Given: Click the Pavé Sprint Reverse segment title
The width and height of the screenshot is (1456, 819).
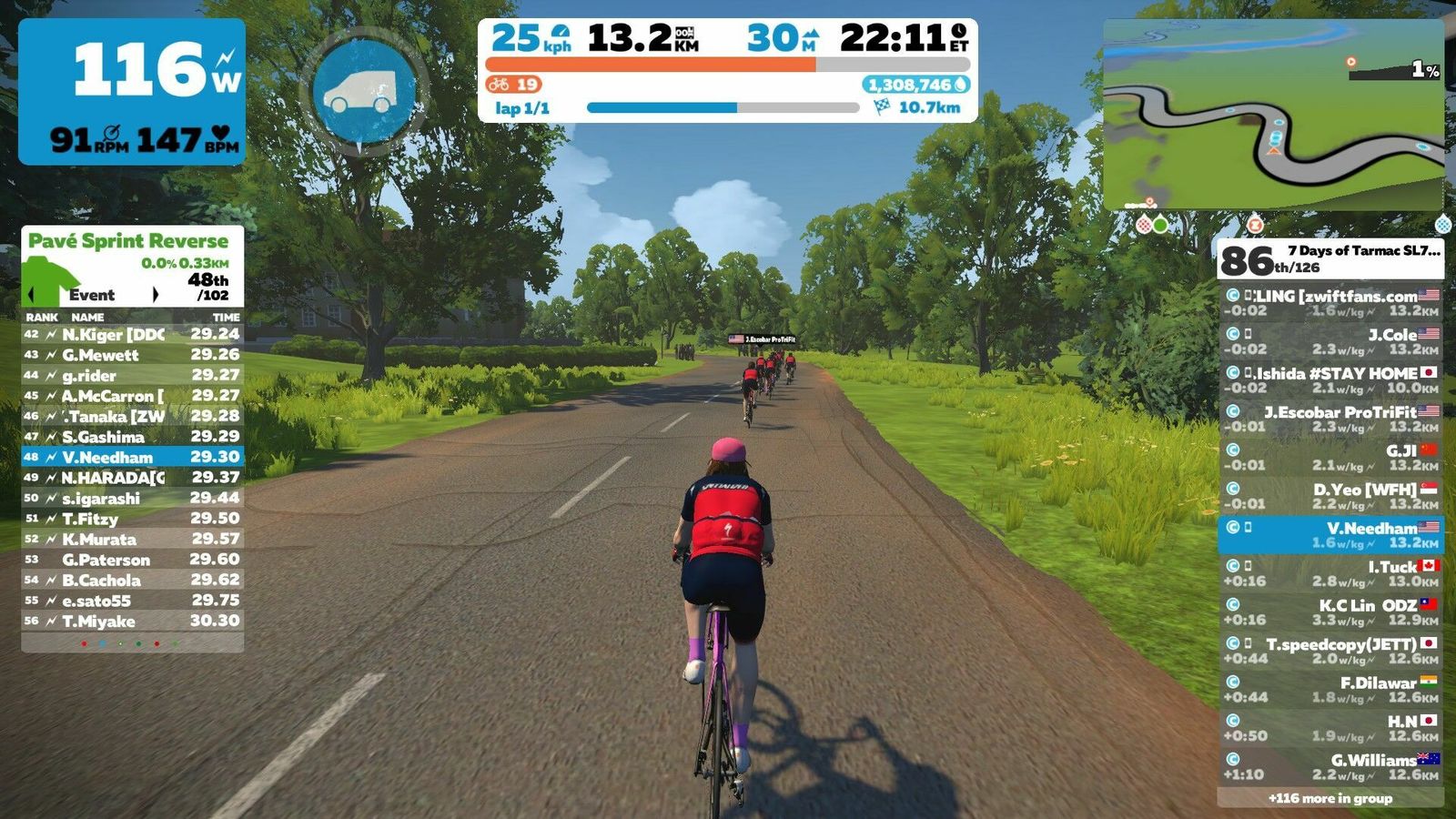Looking at the screenshot, I should tap(128, 241).
